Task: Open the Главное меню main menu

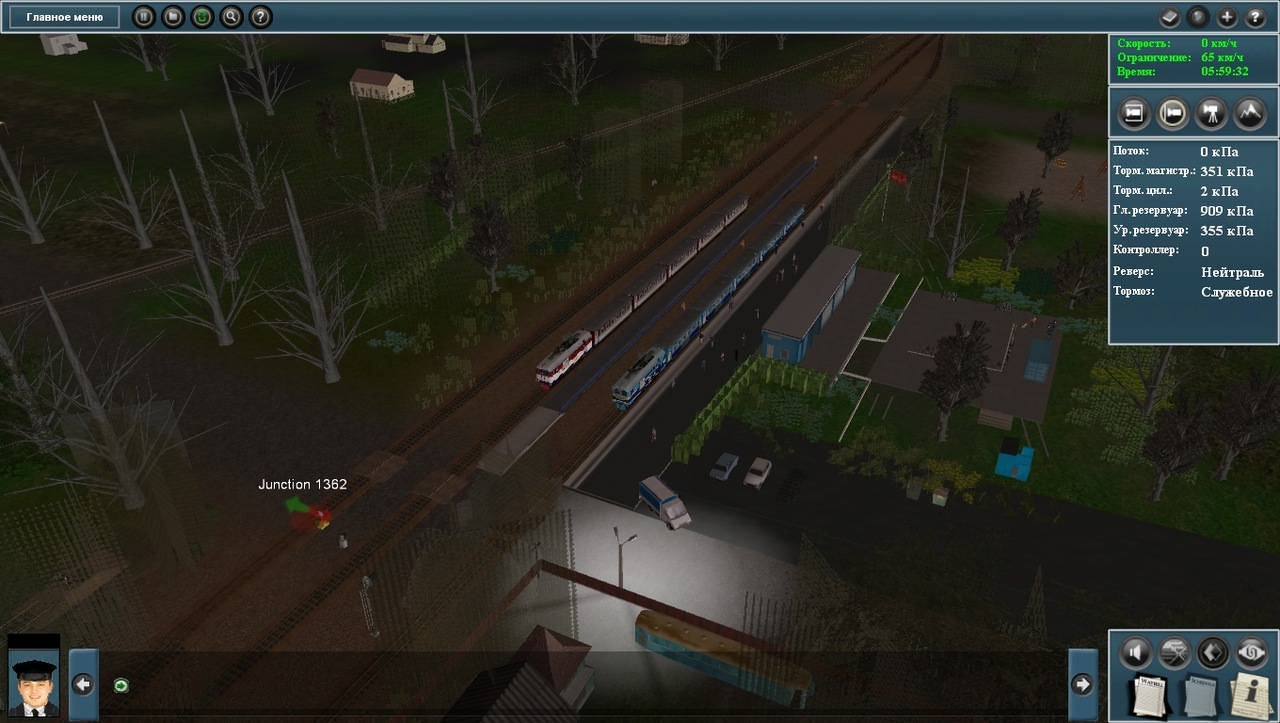Action: 65,17
